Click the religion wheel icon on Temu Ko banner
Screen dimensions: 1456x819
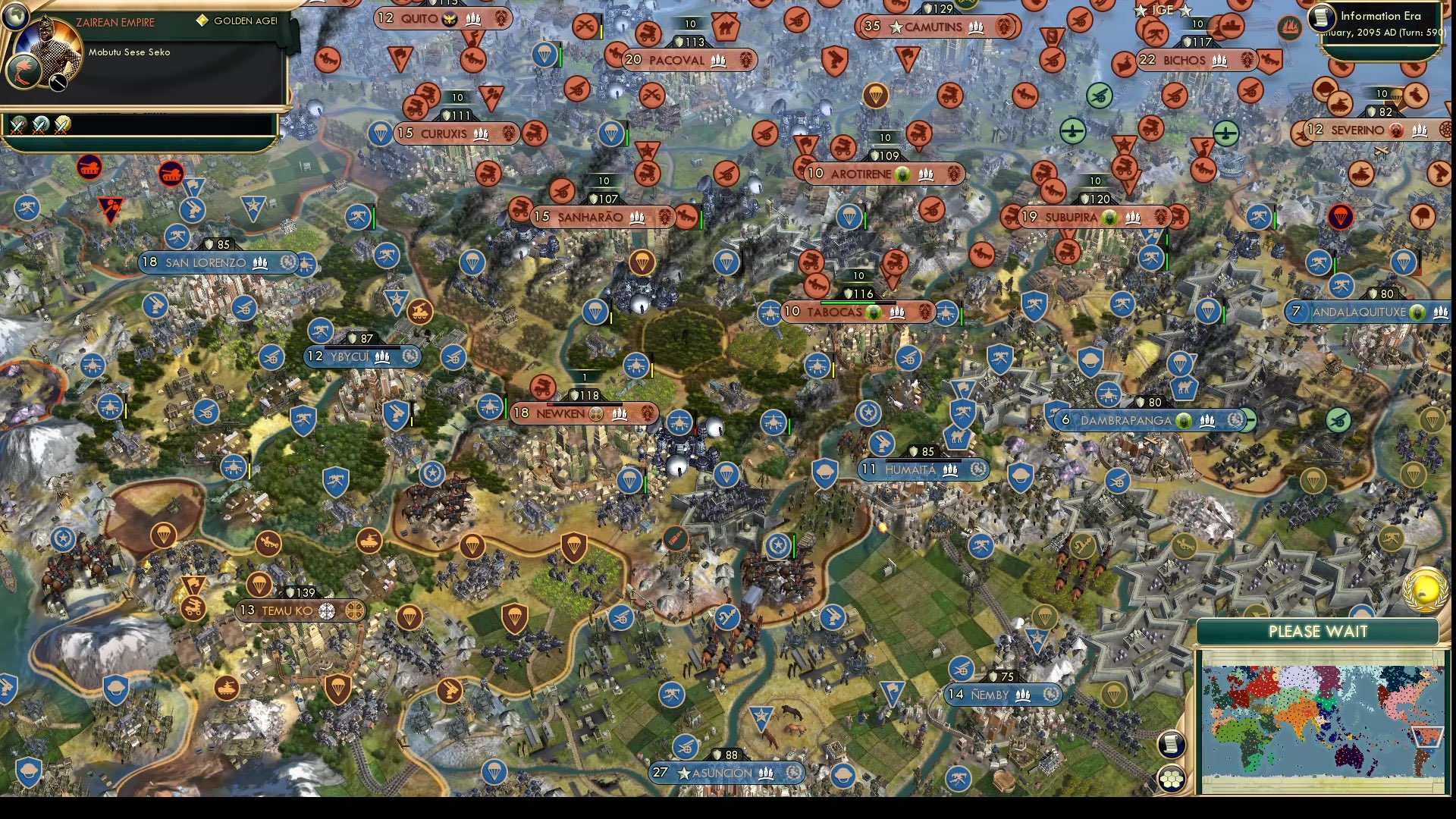(x=328, y=609)
